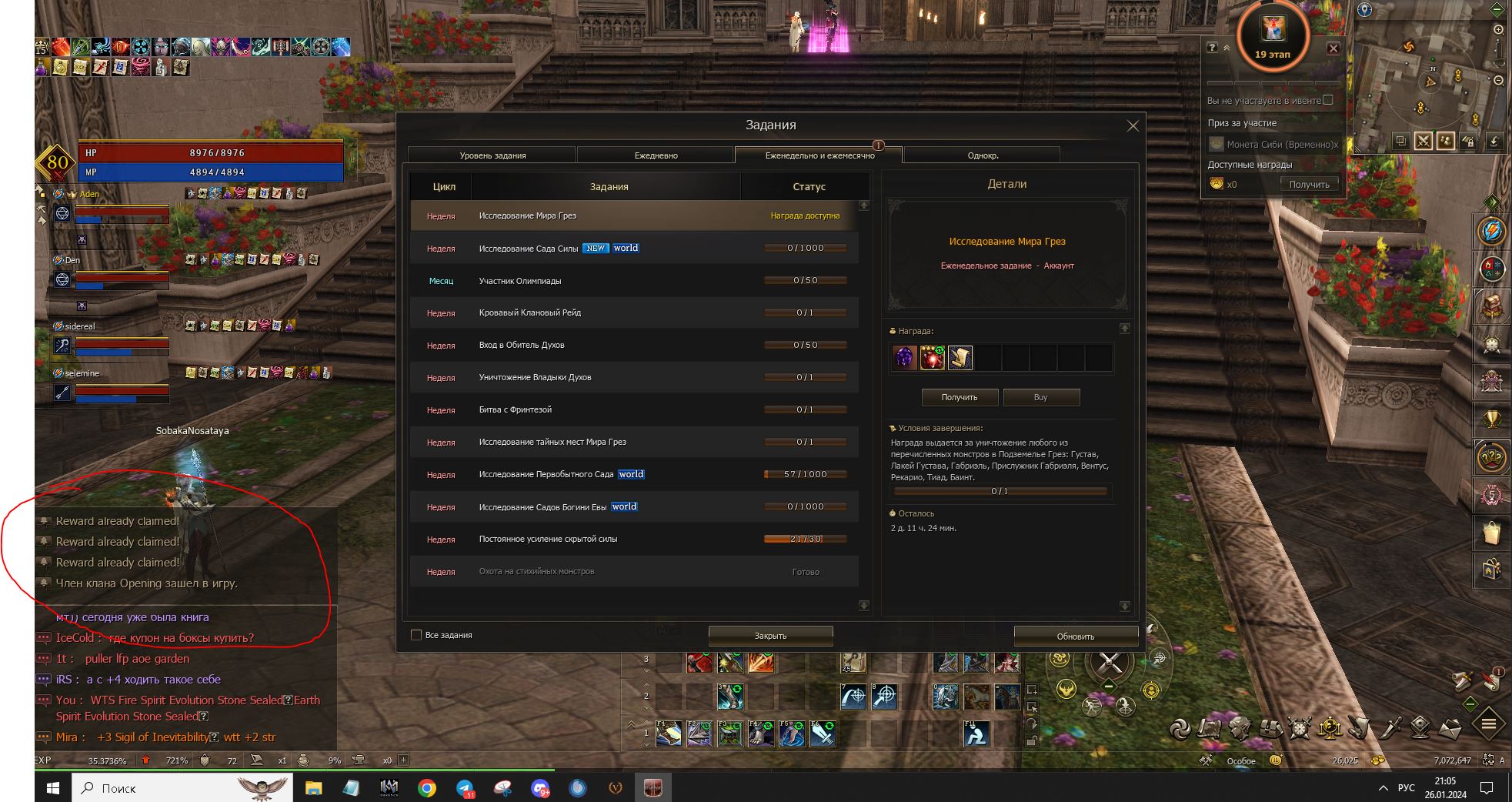The width and height of the screenshot is (1512, 802).
Task: Open the Уровень задания tab
Action: 492,155
